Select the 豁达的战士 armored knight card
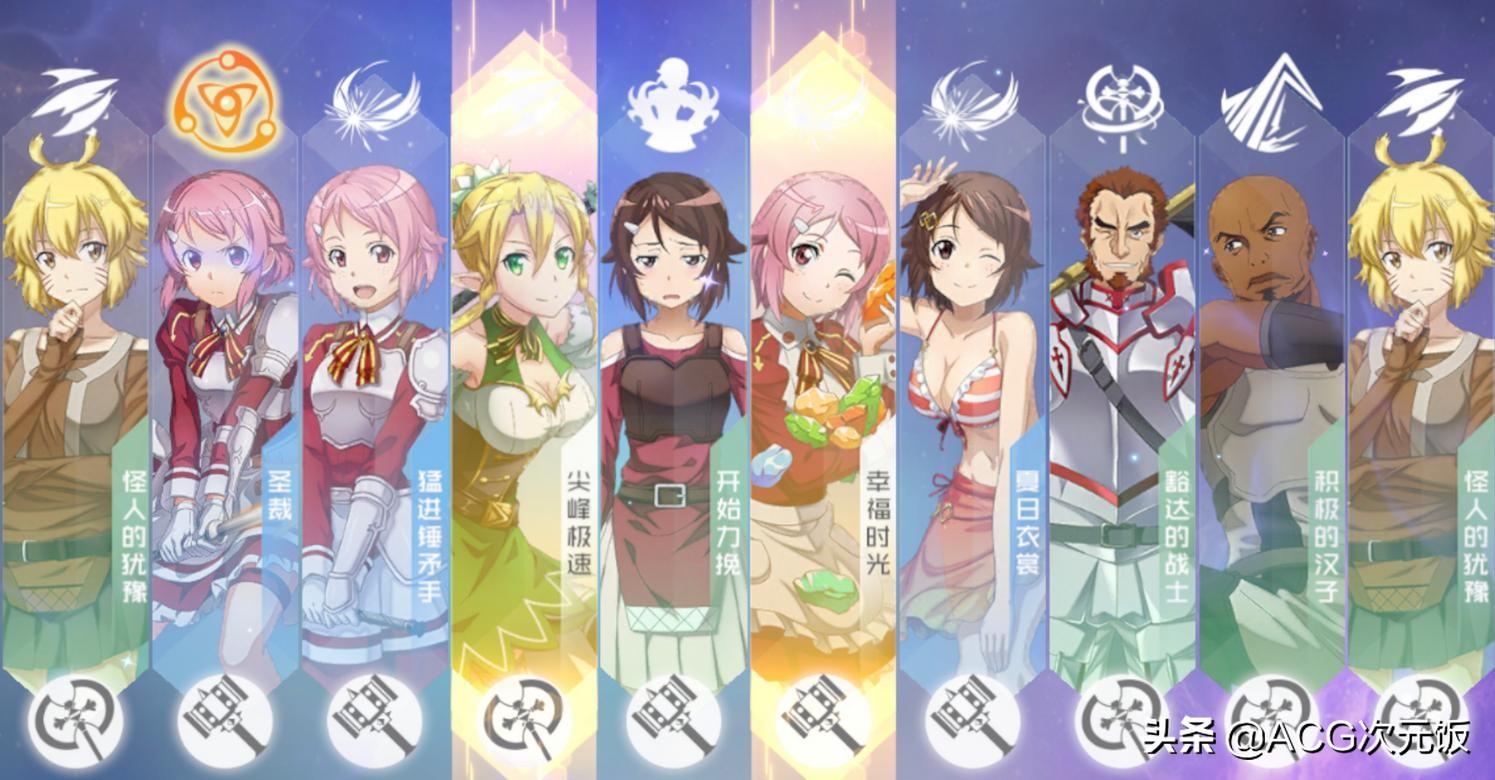Screen dimensions: 1495x780 coord(1121,400)
